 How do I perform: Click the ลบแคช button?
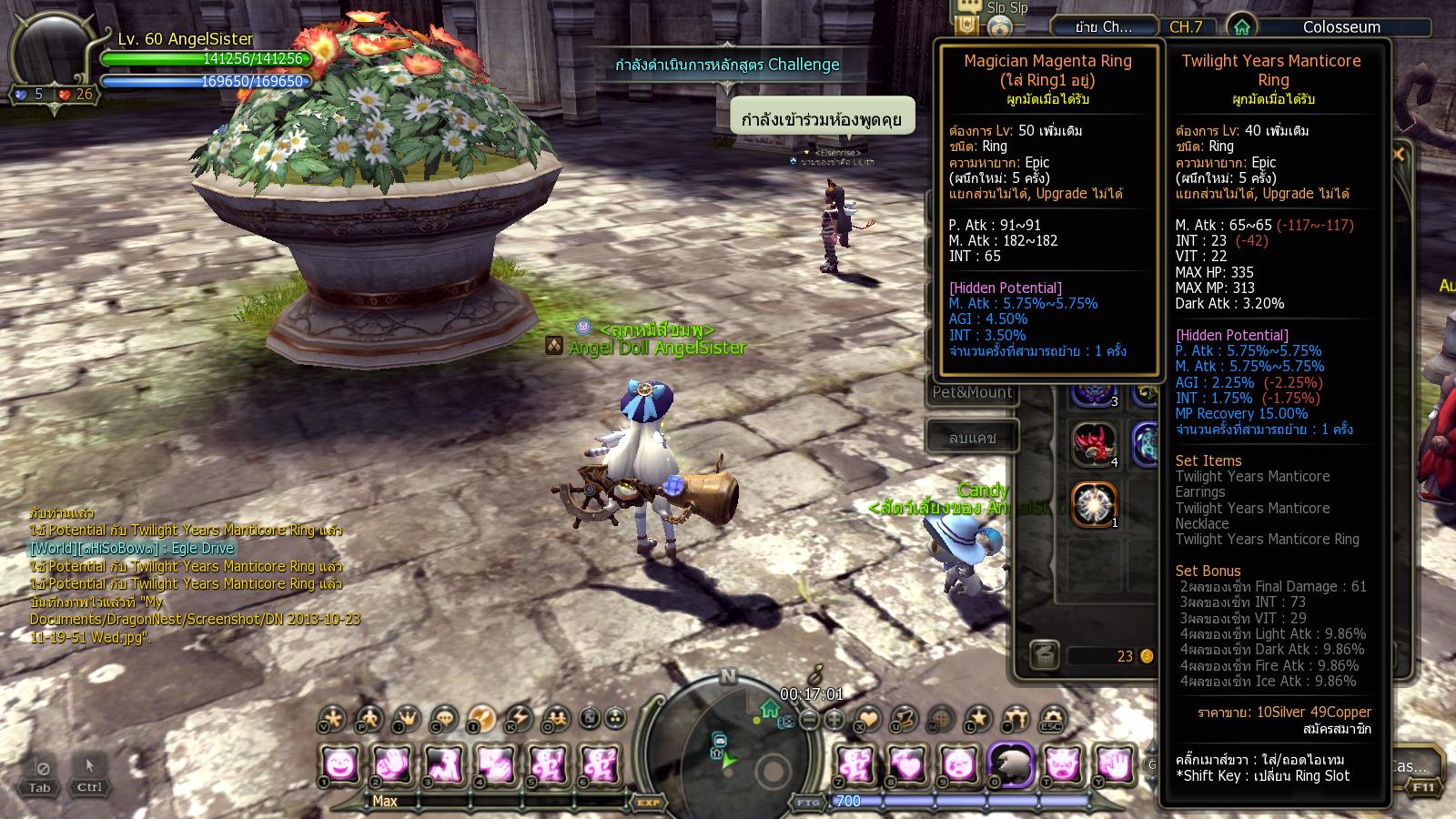coord(972,438)
